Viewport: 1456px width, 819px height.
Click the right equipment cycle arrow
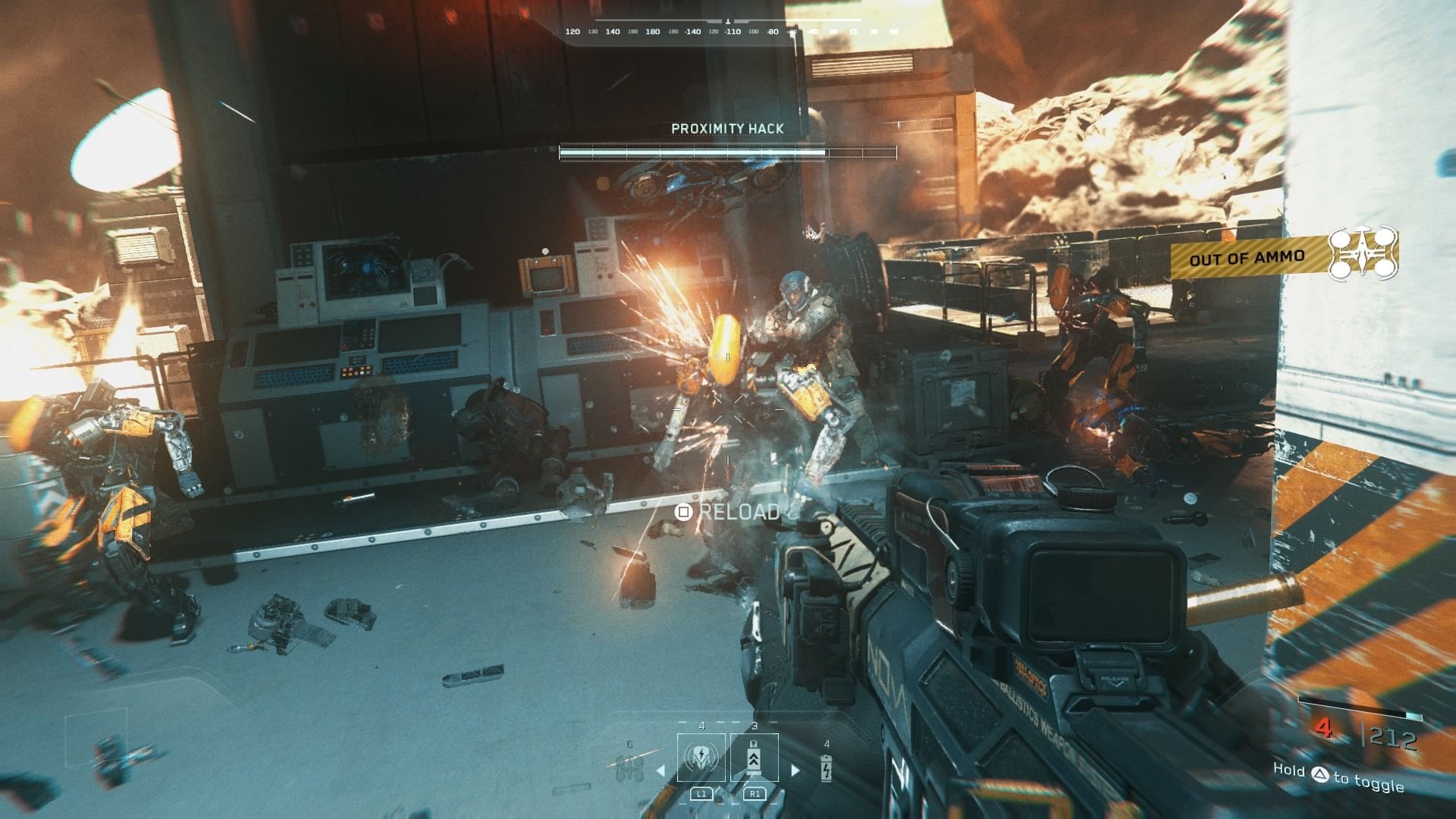[795, 770]
